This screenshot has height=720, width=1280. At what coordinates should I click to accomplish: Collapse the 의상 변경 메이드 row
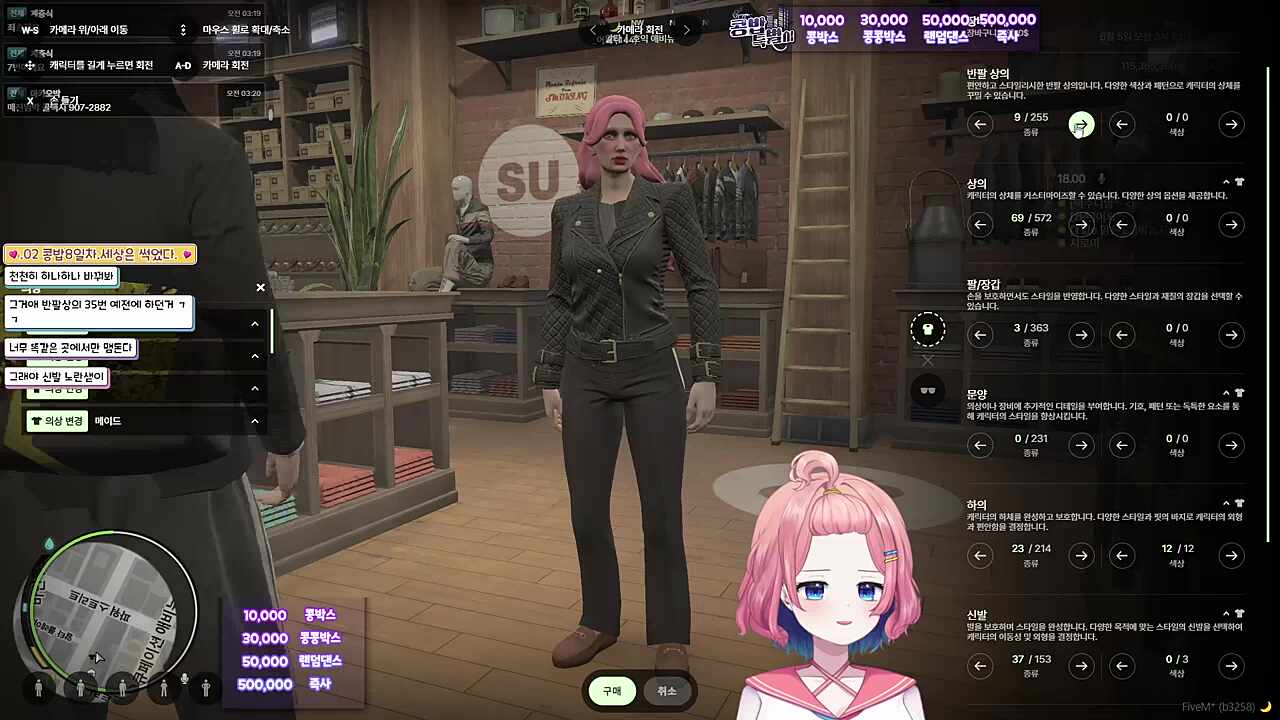click(x=254, y=421)
